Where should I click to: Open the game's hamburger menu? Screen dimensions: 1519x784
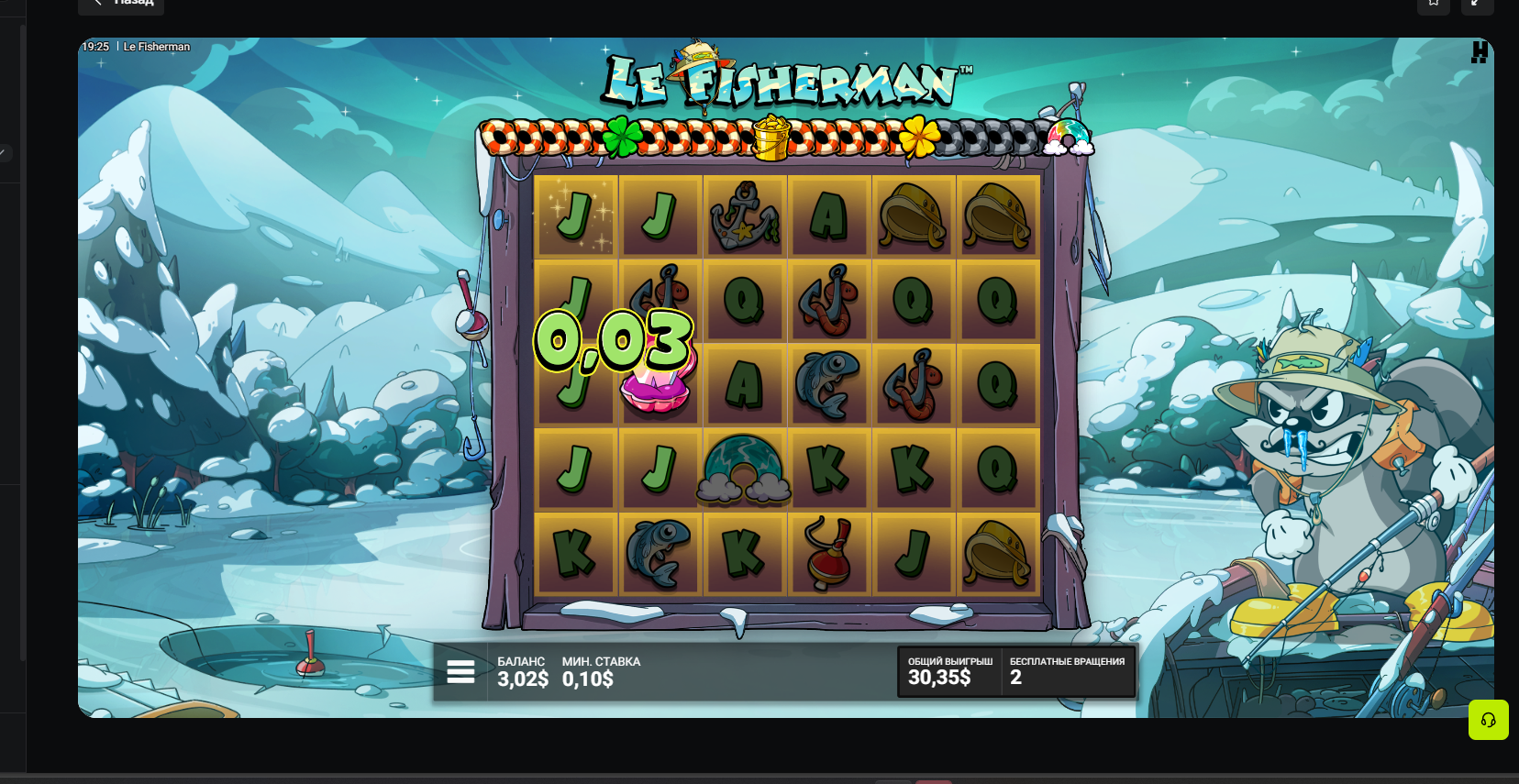[x=460, y=672]
